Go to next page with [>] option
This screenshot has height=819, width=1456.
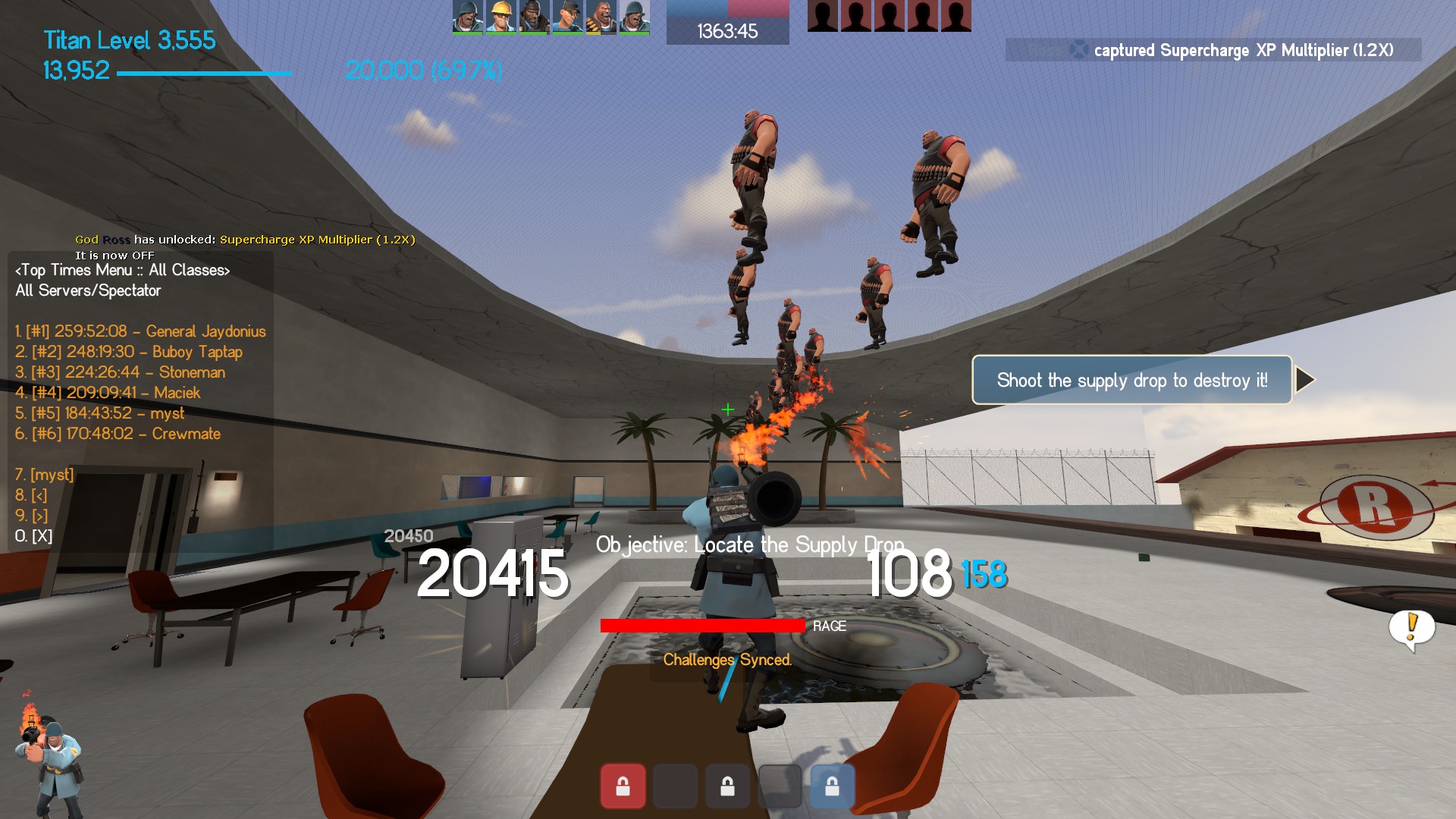coord(31,516)
